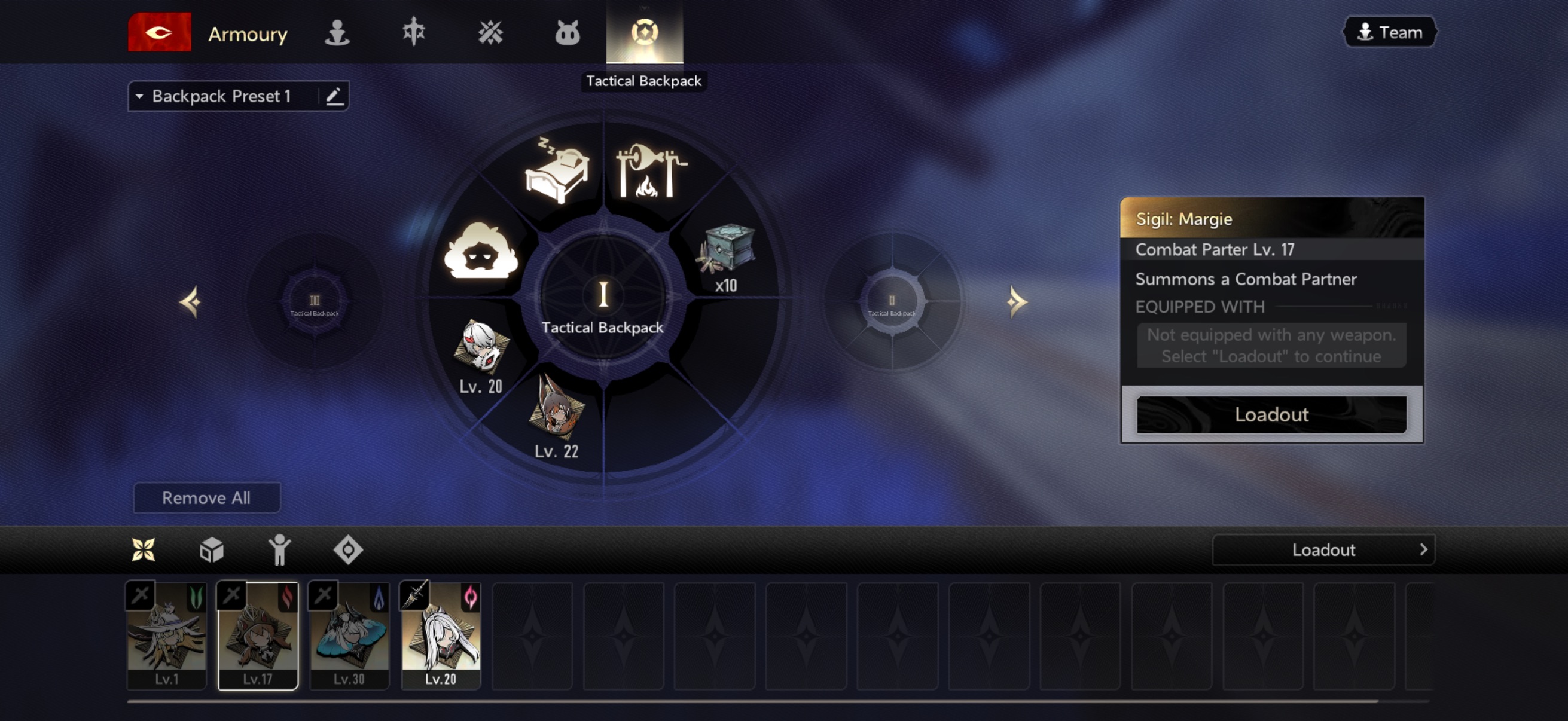Open the cat-face companion tab
The height and width of the screenshot is (721, 1568).
tap(568, 32)
